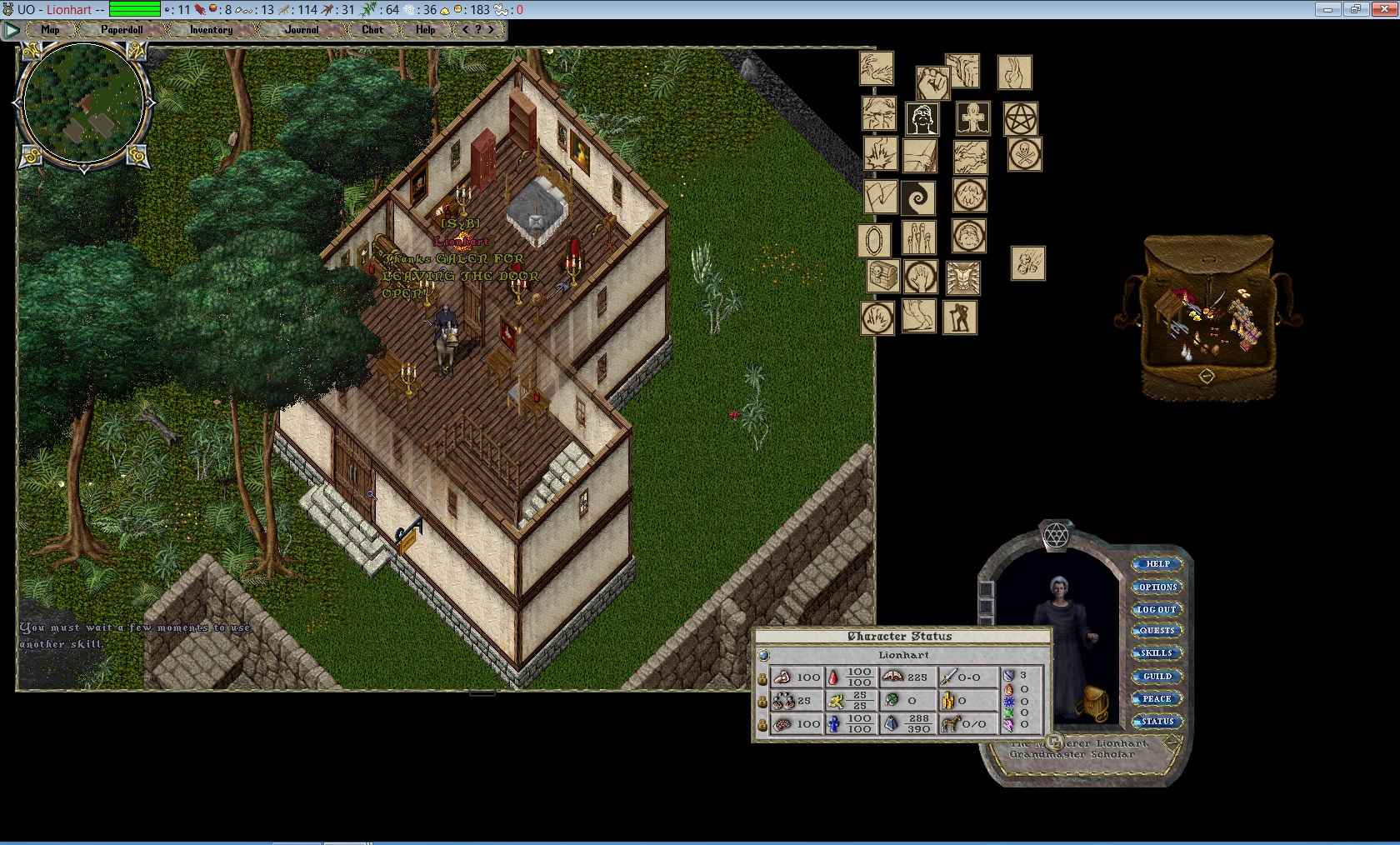The image size is (1400, 845).
Task: Open OPTIONS from the paperdoll
Action: (1157, 587)
